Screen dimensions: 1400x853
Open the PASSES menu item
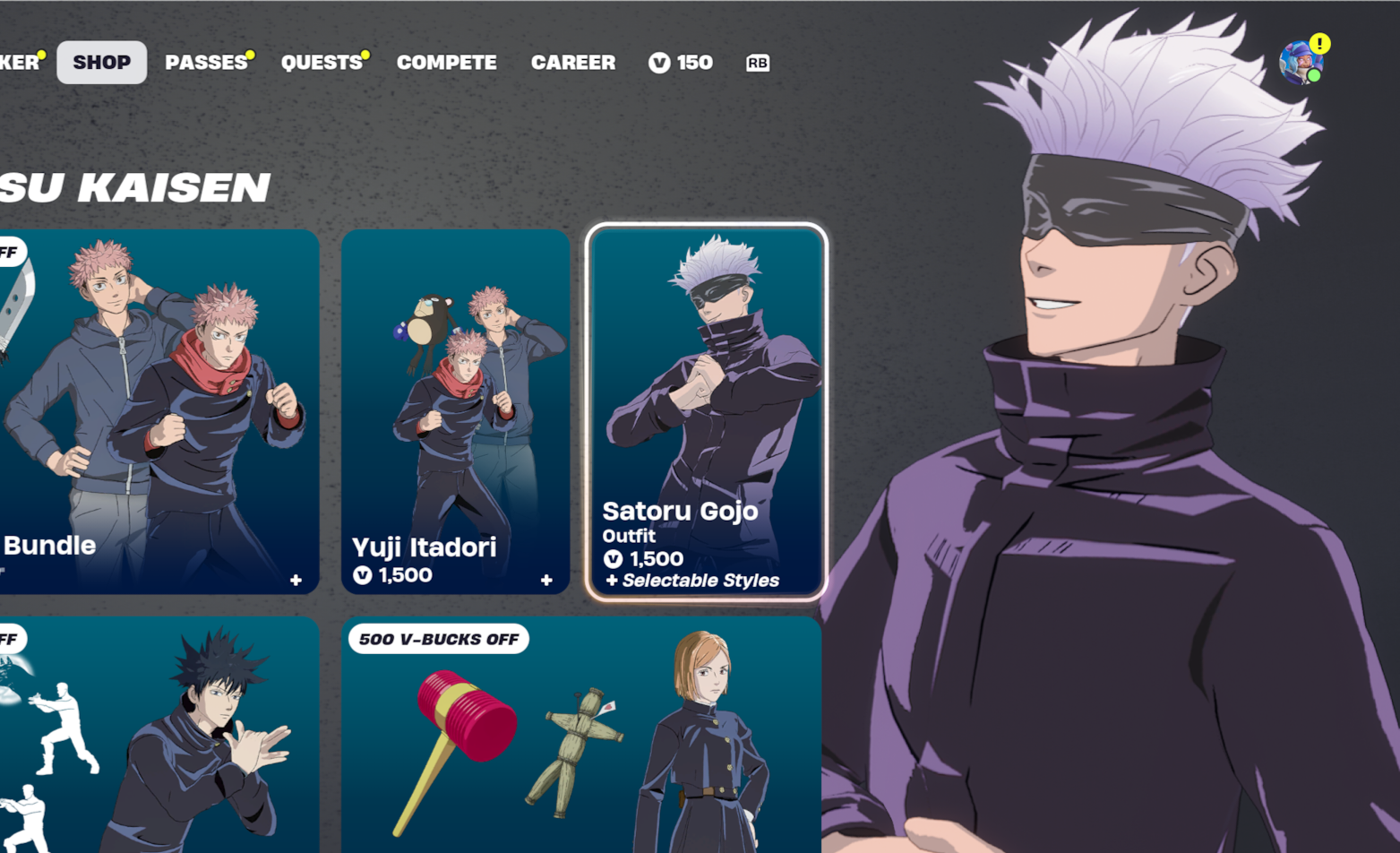[206, 62]
